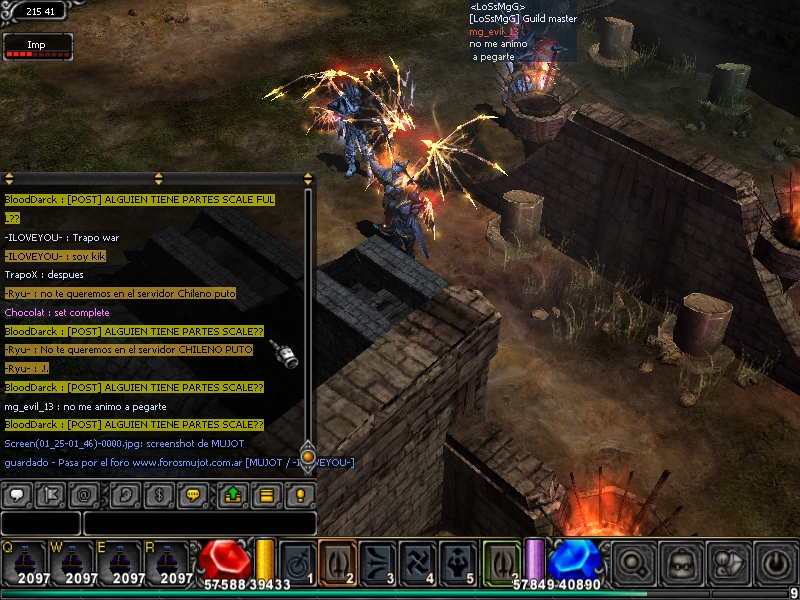
Task: Focus the wide chat message input box
Action: click(x=199, y=523)
